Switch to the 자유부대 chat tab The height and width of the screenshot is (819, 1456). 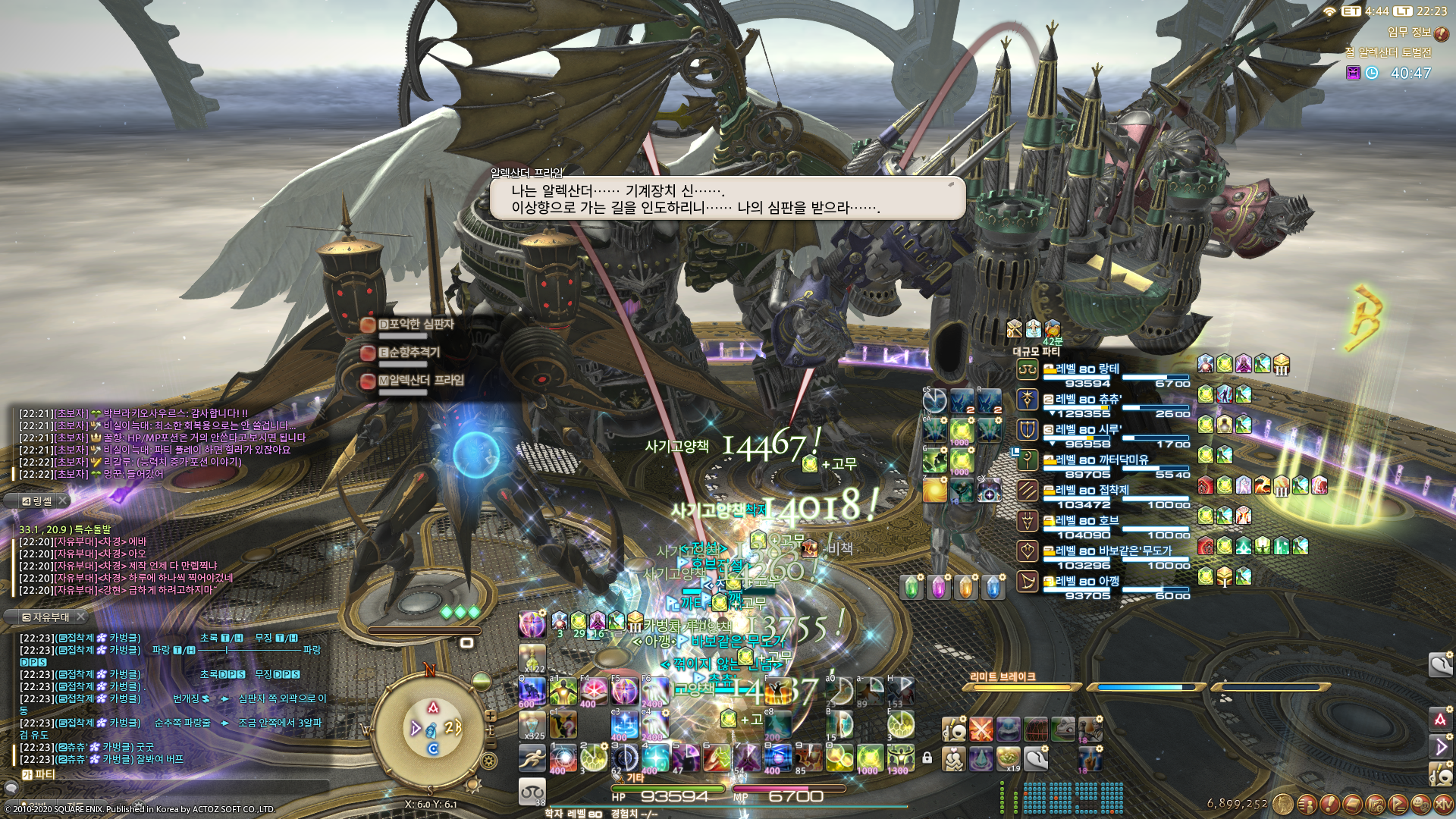pos(45,617)
